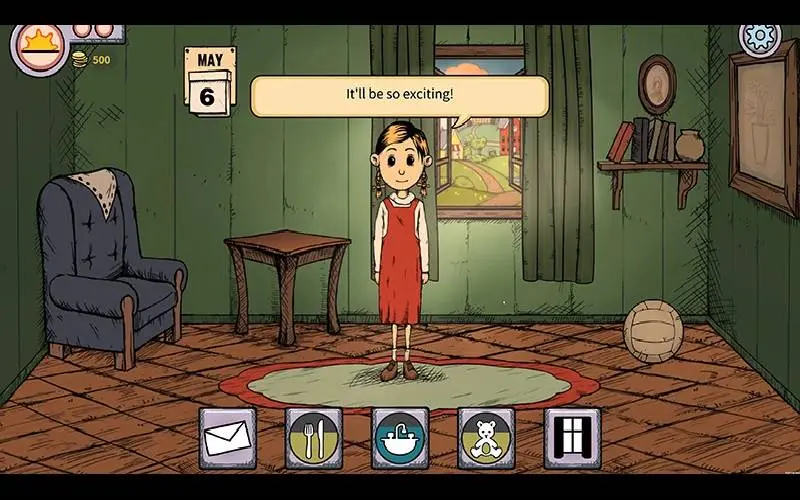Click the sun time-of-day icon
Image resolution: width=800 pixels, height=500 pixels.
[39, 47]
